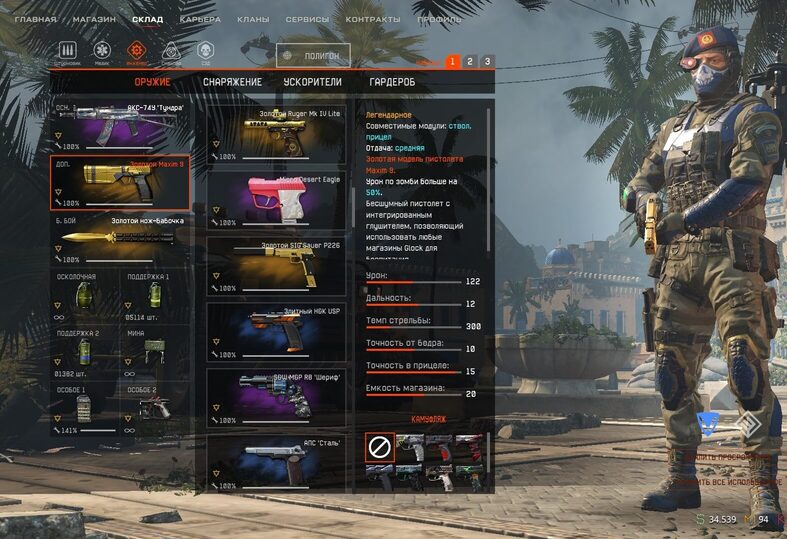Open the Гардероб tab
The image size is (787, 539).
(x=392, y=82)
